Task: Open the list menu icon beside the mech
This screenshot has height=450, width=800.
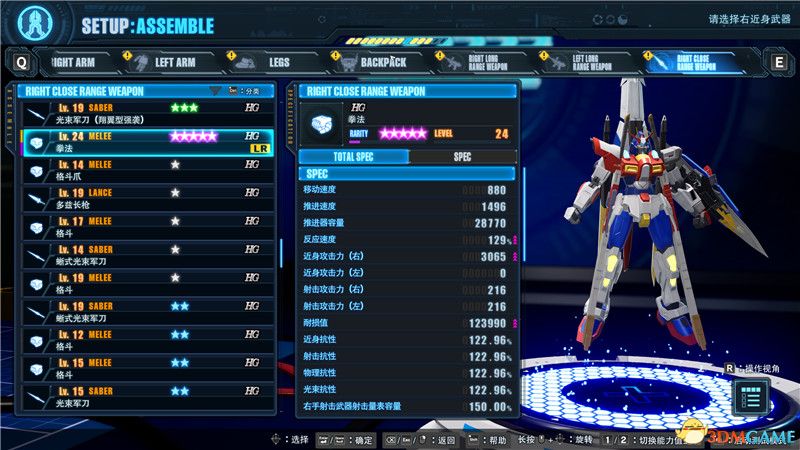Action: click(752, 398)
